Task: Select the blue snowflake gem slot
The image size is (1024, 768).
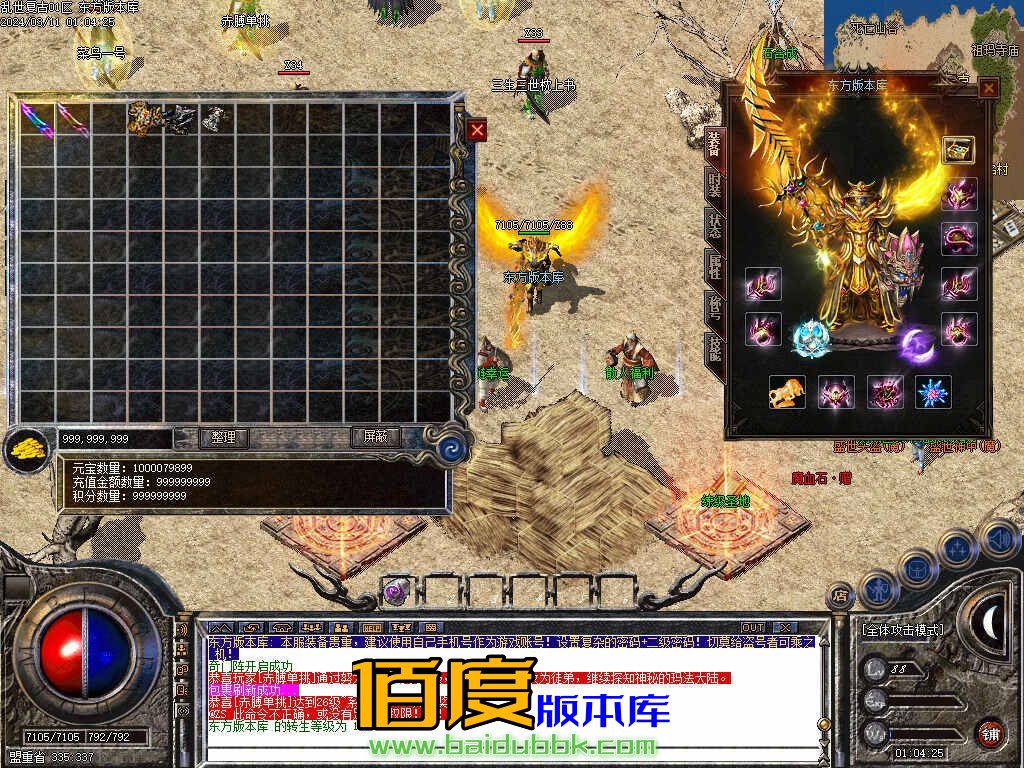Action: [933, 392]
